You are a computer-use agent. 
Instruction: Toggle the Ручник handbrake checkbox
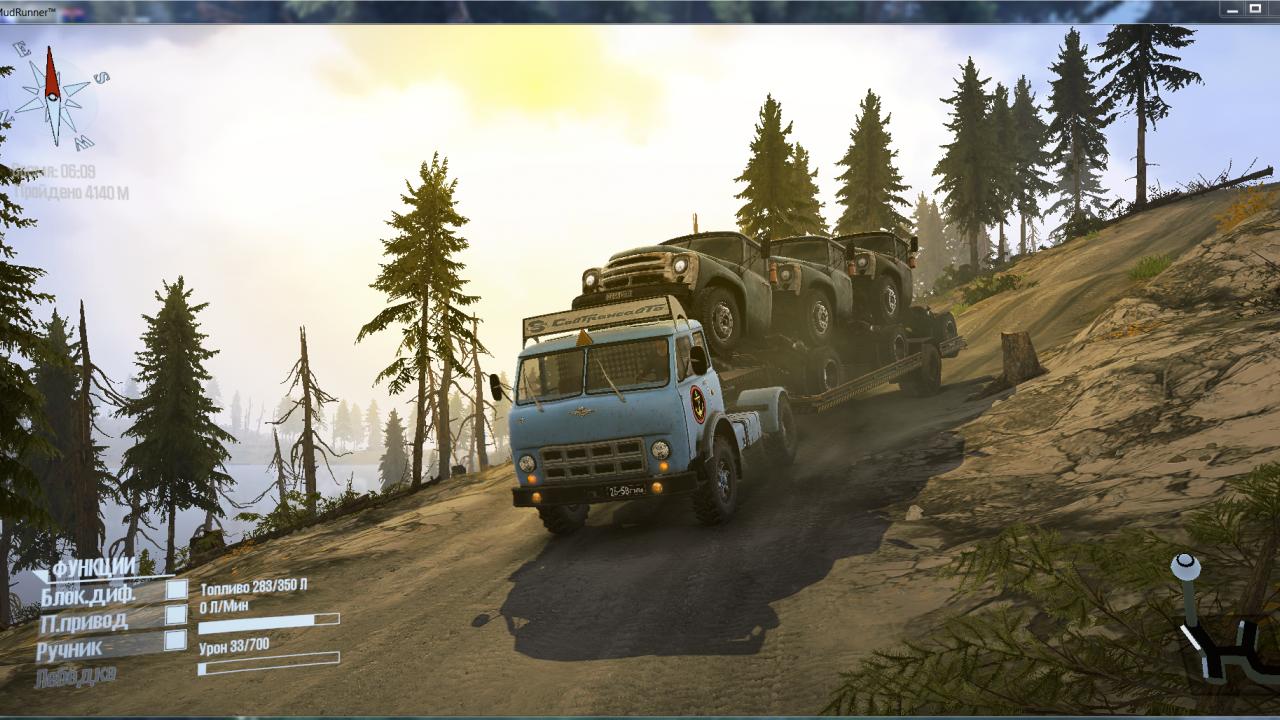coord(176,640)
